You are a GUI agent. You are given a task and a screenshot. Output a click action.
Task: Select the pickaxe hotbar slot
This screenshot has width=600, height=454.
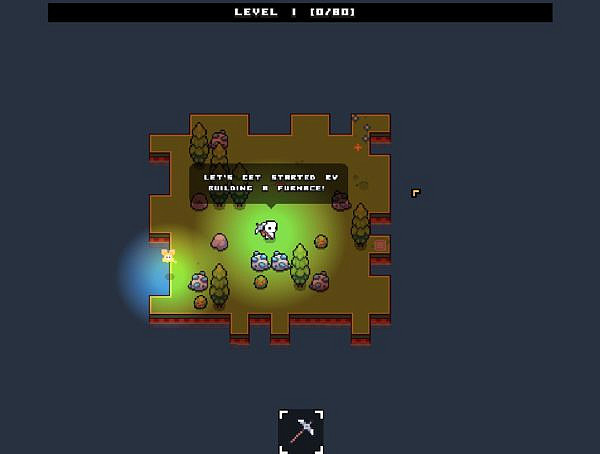(x=301, y=431)
